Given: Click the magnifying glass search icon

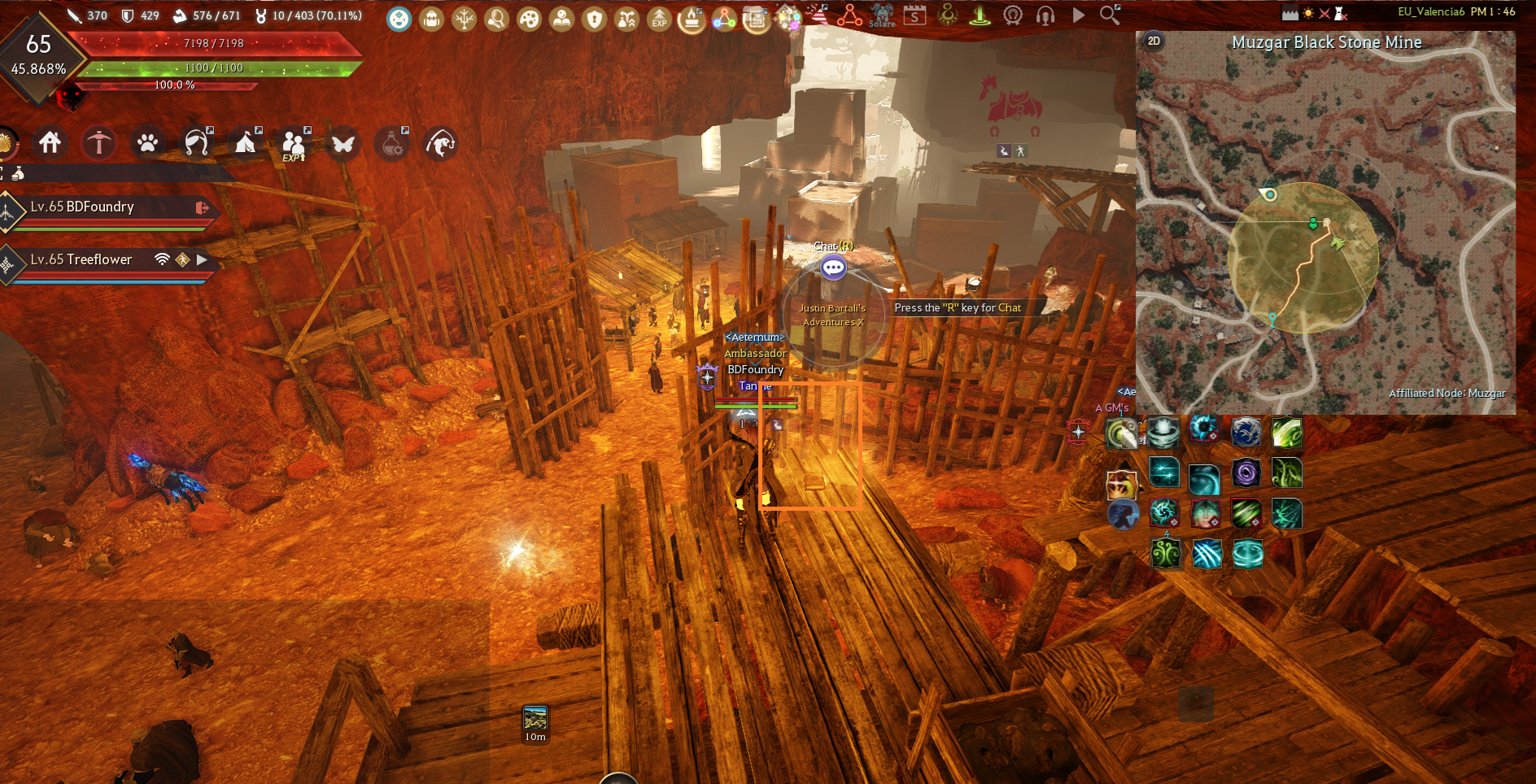Looking at the screenshot, I should (1110, 14).
